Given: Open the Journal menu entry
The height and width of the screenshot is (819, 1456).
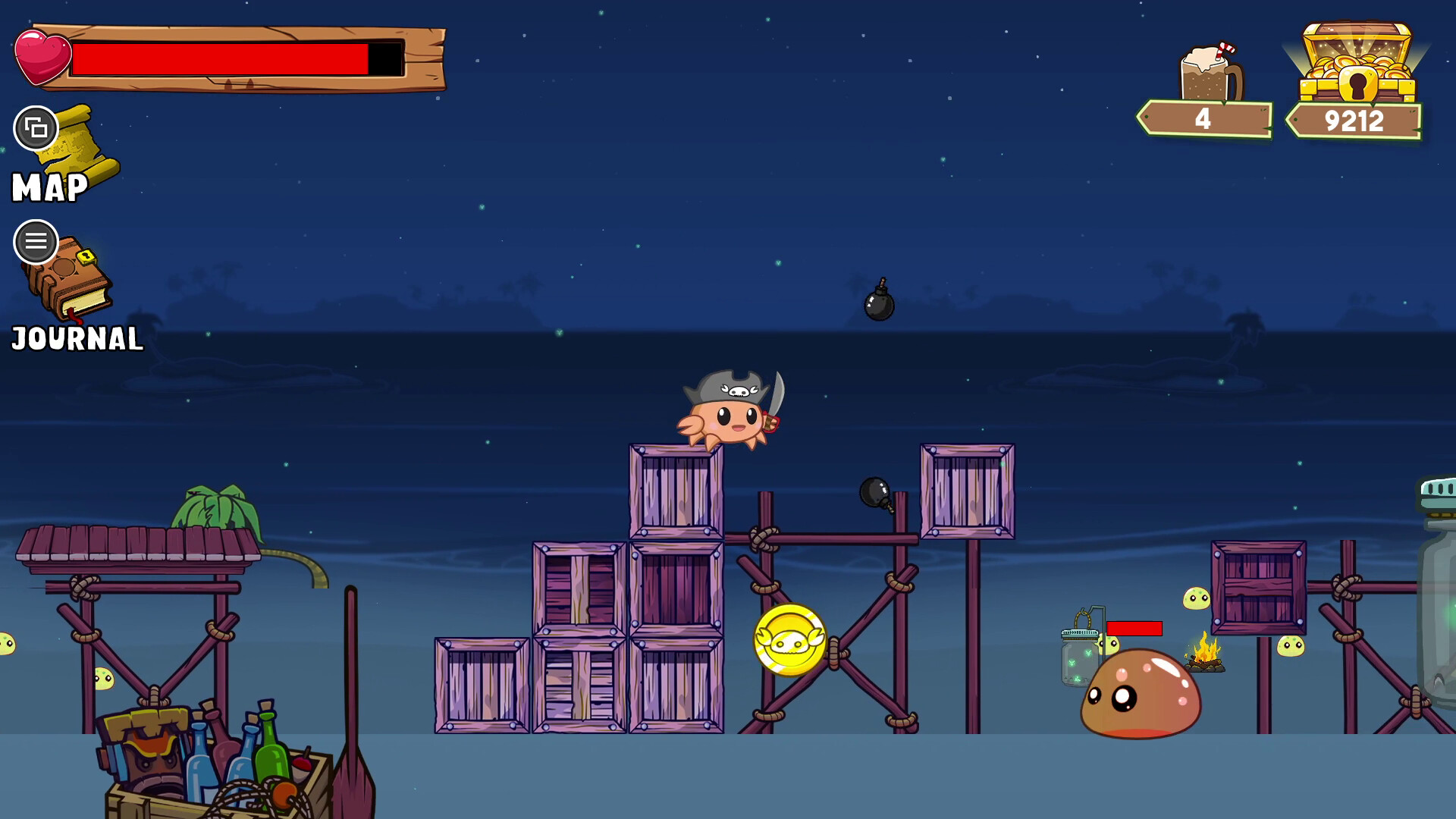Looking at the screenshot, I should point(74,337).
